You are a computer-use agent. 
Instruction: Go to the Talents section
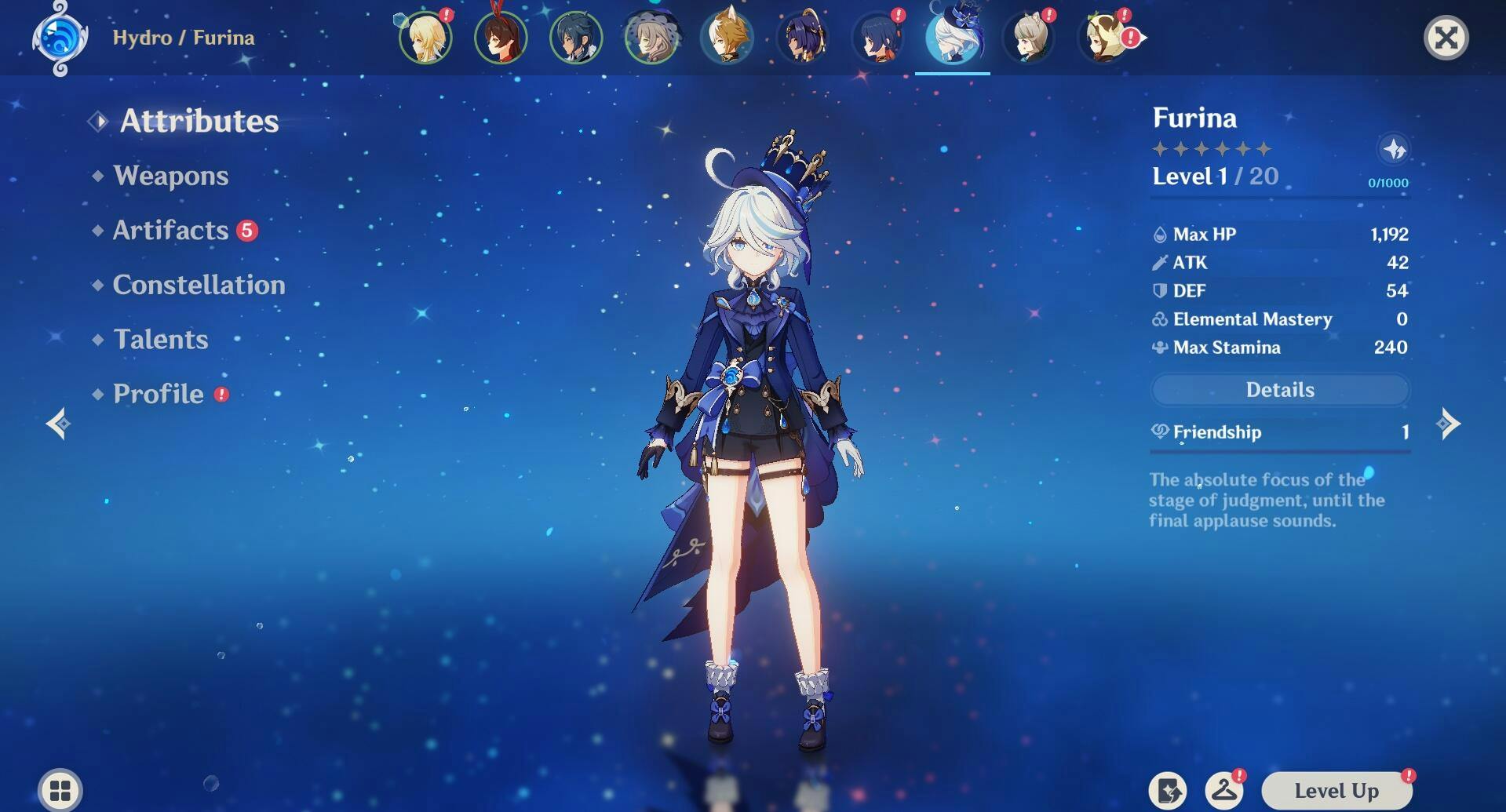(x=160, y=339)
